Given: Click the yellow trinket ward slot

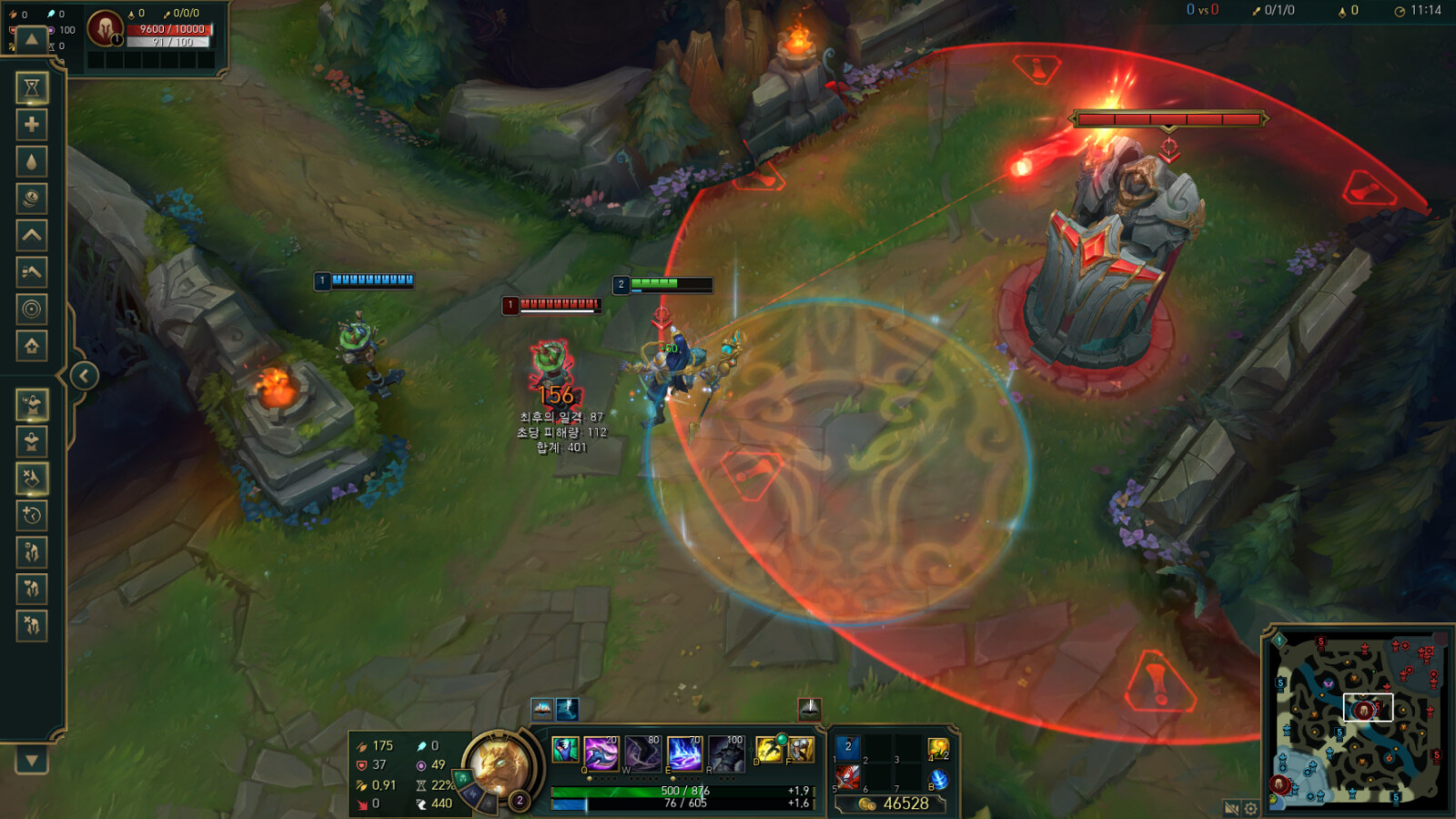Looking at the screenshot, I should [937, 749].
